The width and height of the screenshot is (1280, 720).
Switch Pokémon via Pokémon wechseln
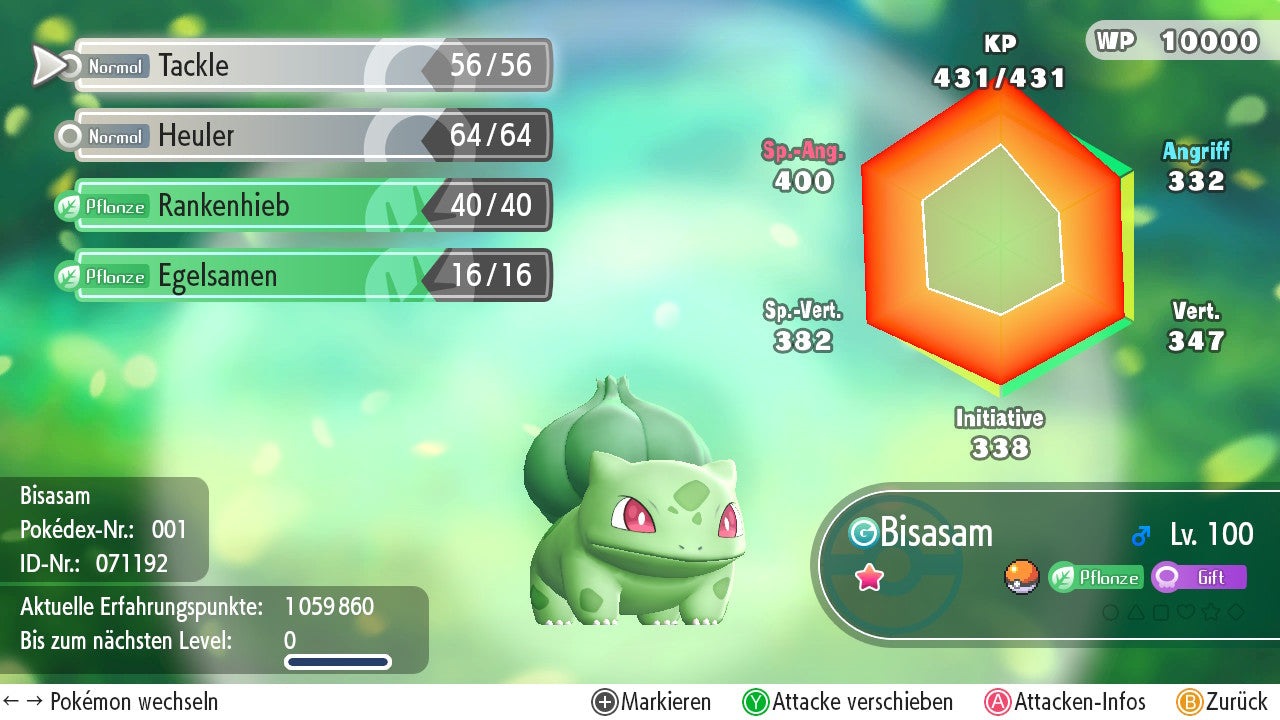112,702
